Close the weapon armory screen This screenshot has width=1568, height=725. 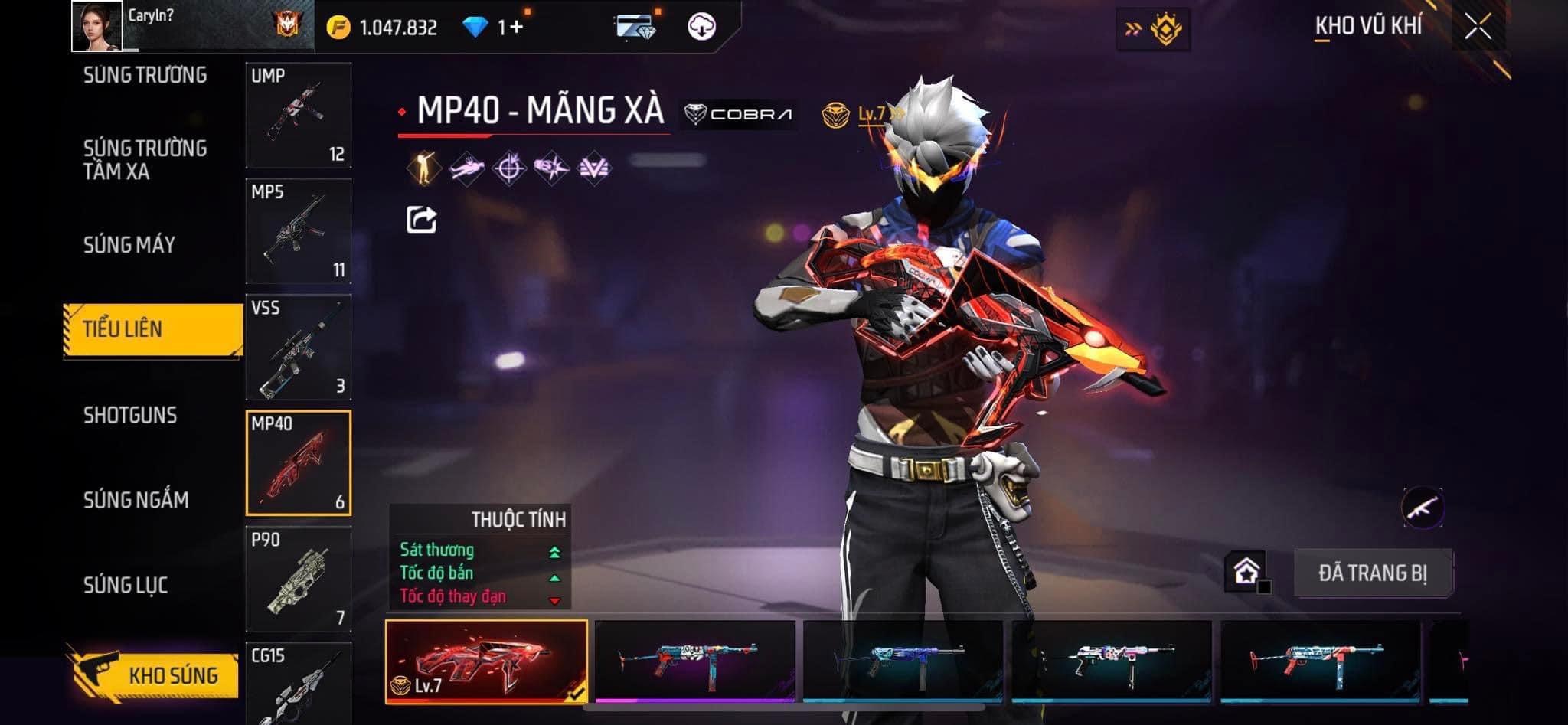[x=1478, y=27]
